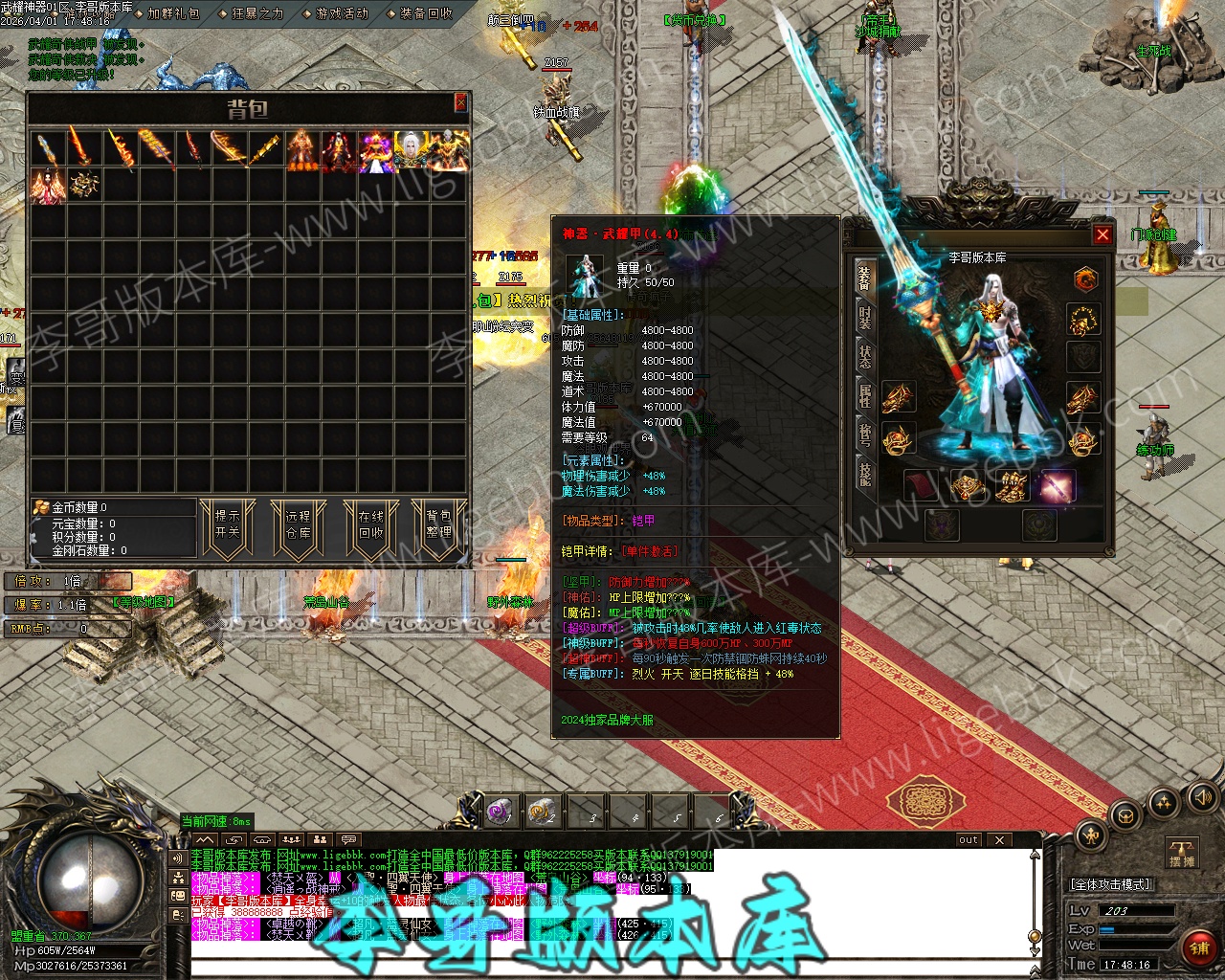Open the 属性 attributes tab

tap(865, 395)
